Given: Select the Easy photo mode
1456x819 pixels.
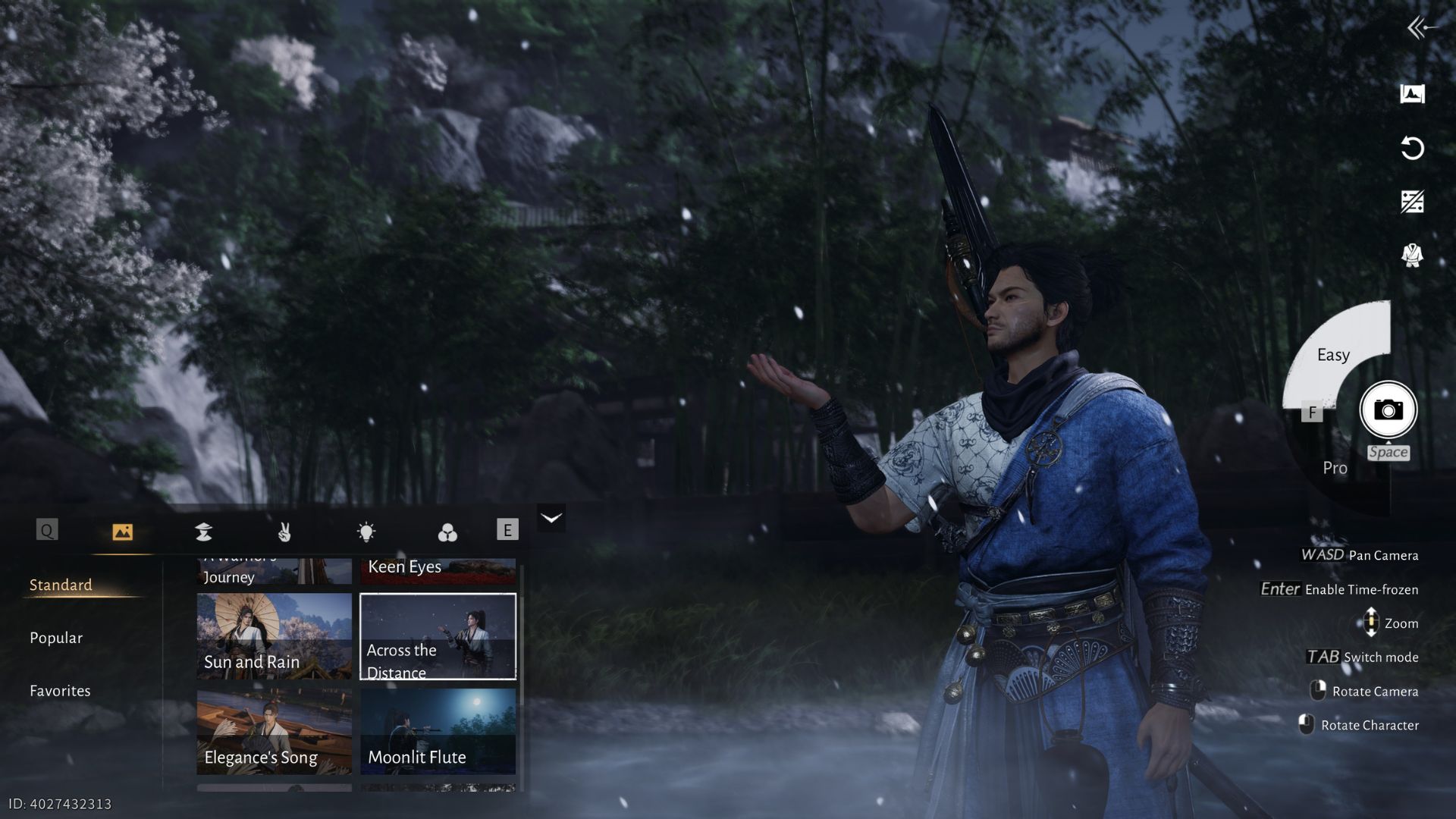Looking at the screenshot, I should [1333, 355].
